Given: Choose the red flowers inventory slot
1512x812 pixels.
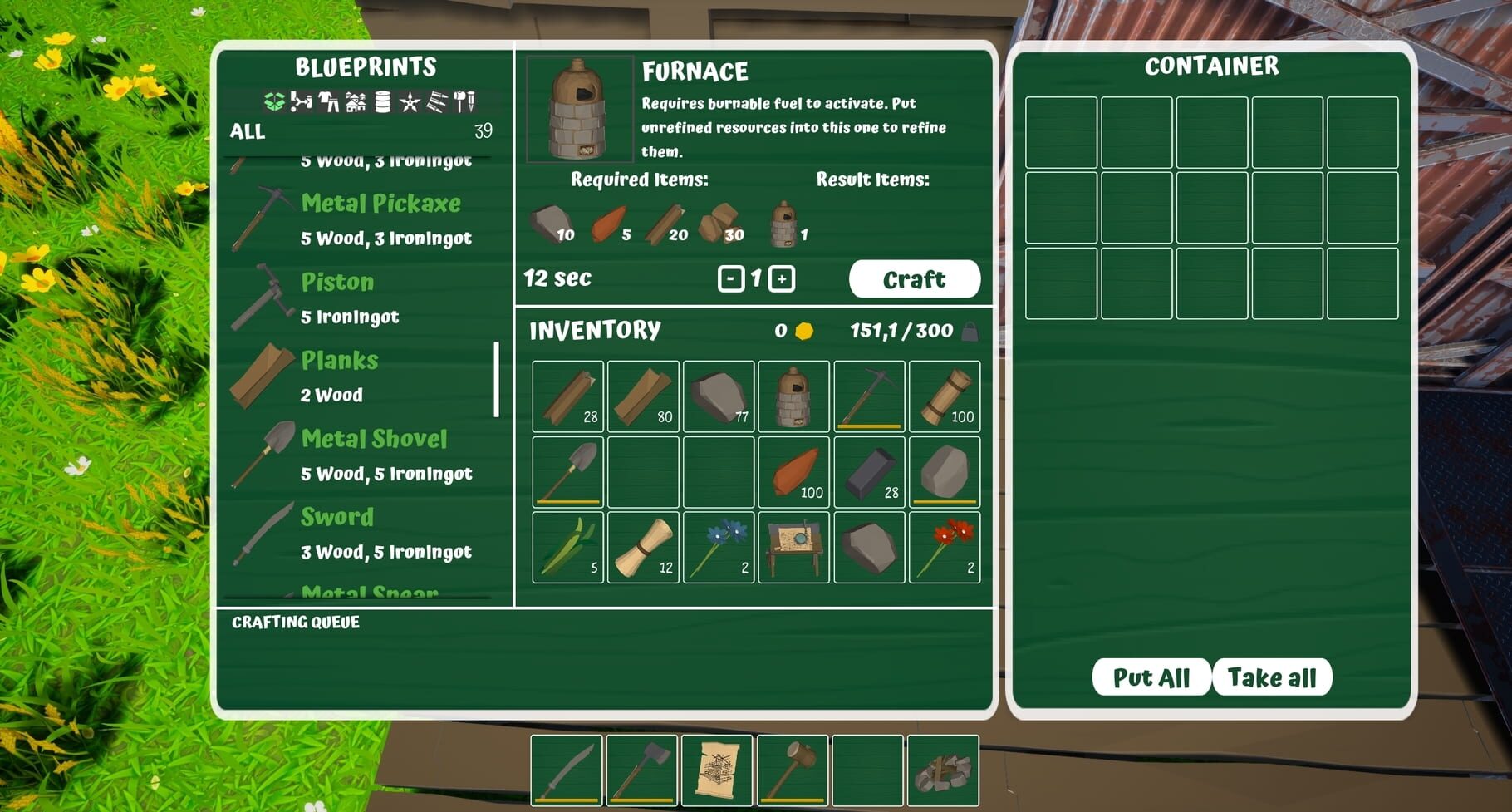Looking at the screenshot, I should pyautogui.click(x=945, y=547).
